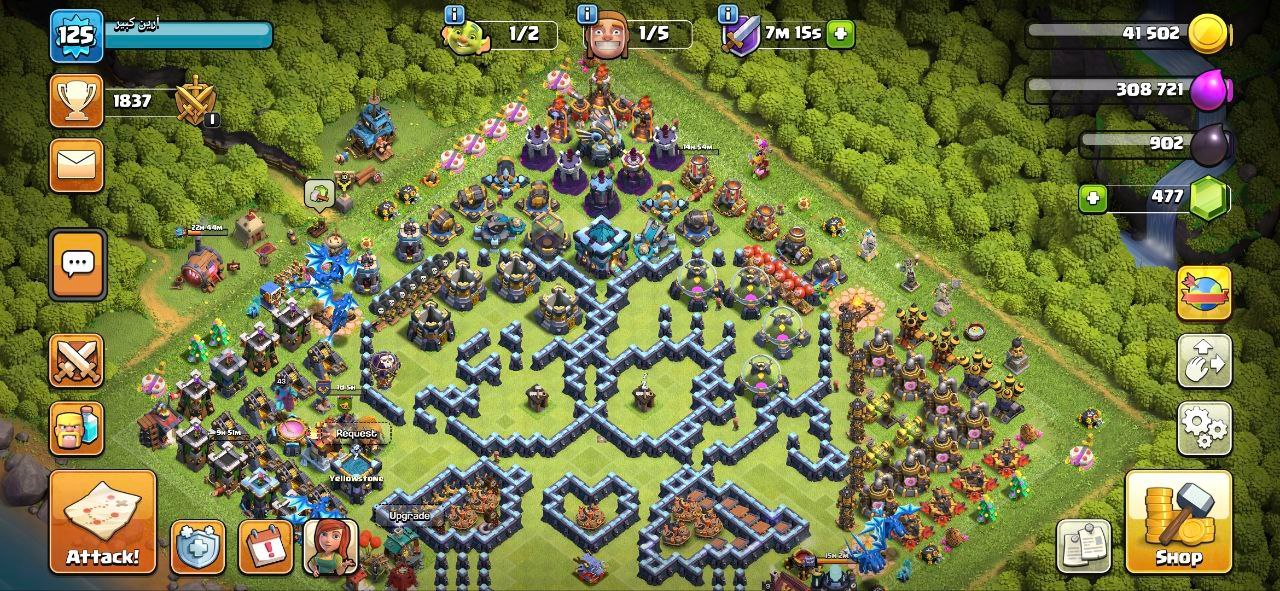Open the events calendar
This screenshot has height=591, width=1280.
coord(265,547)
